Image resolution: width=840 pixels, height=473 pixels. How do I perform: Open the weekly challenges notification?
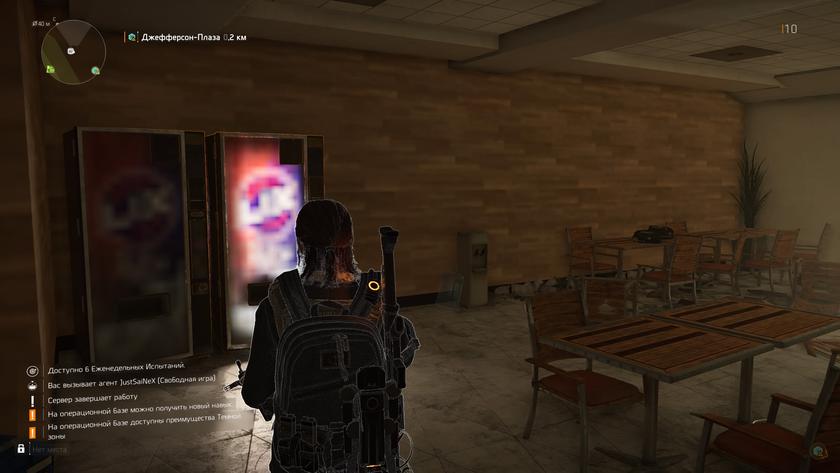click(x=115, y=369)
